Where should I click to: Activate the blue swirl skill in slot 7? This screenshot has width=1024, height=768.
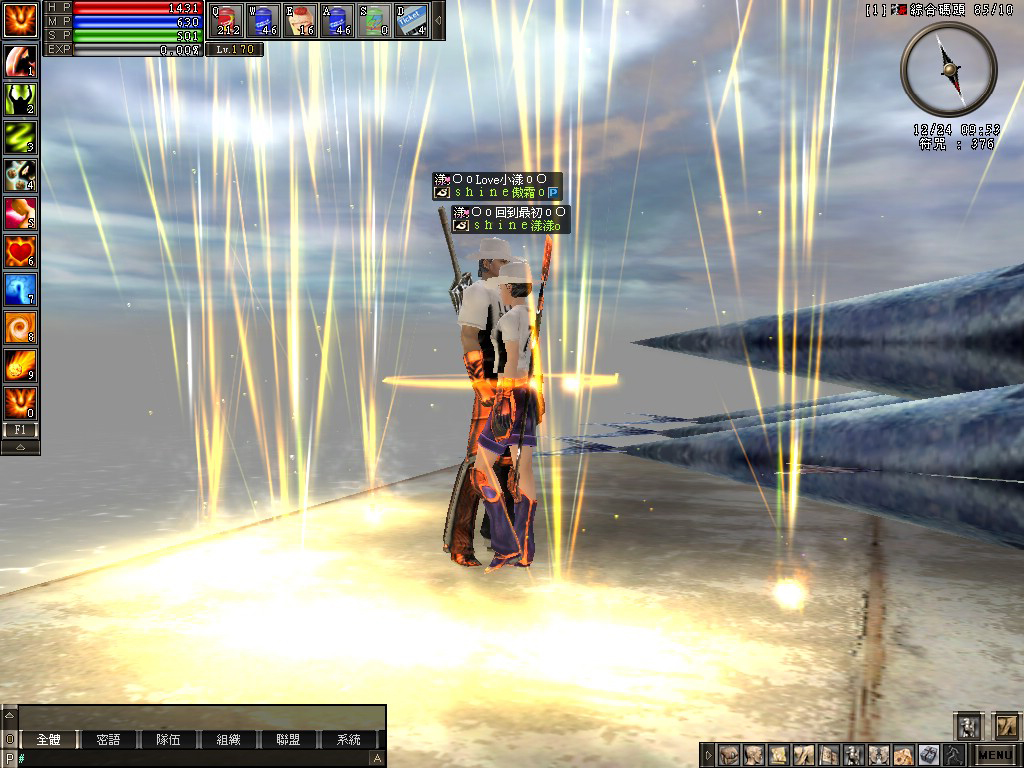[x=20, y=289]
